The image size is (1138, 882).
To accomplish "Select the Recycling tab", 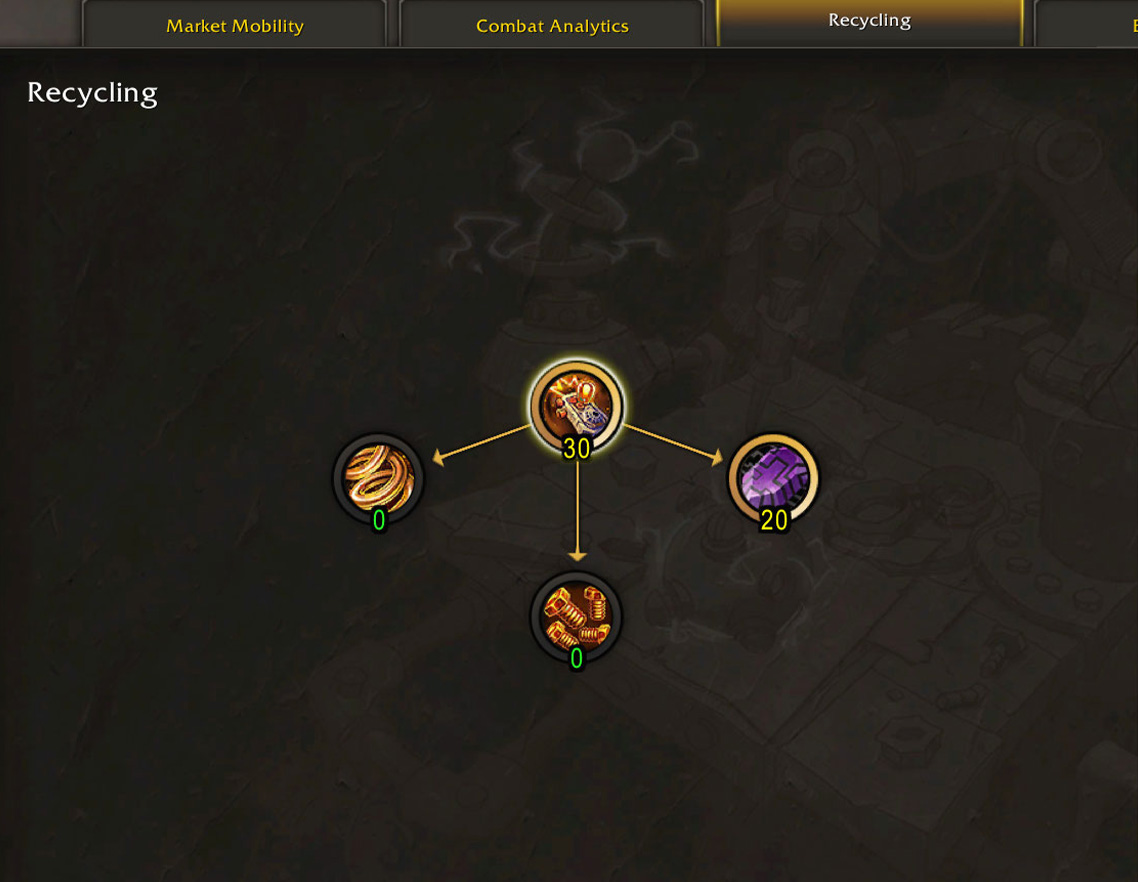I will (x=869, y=21).
